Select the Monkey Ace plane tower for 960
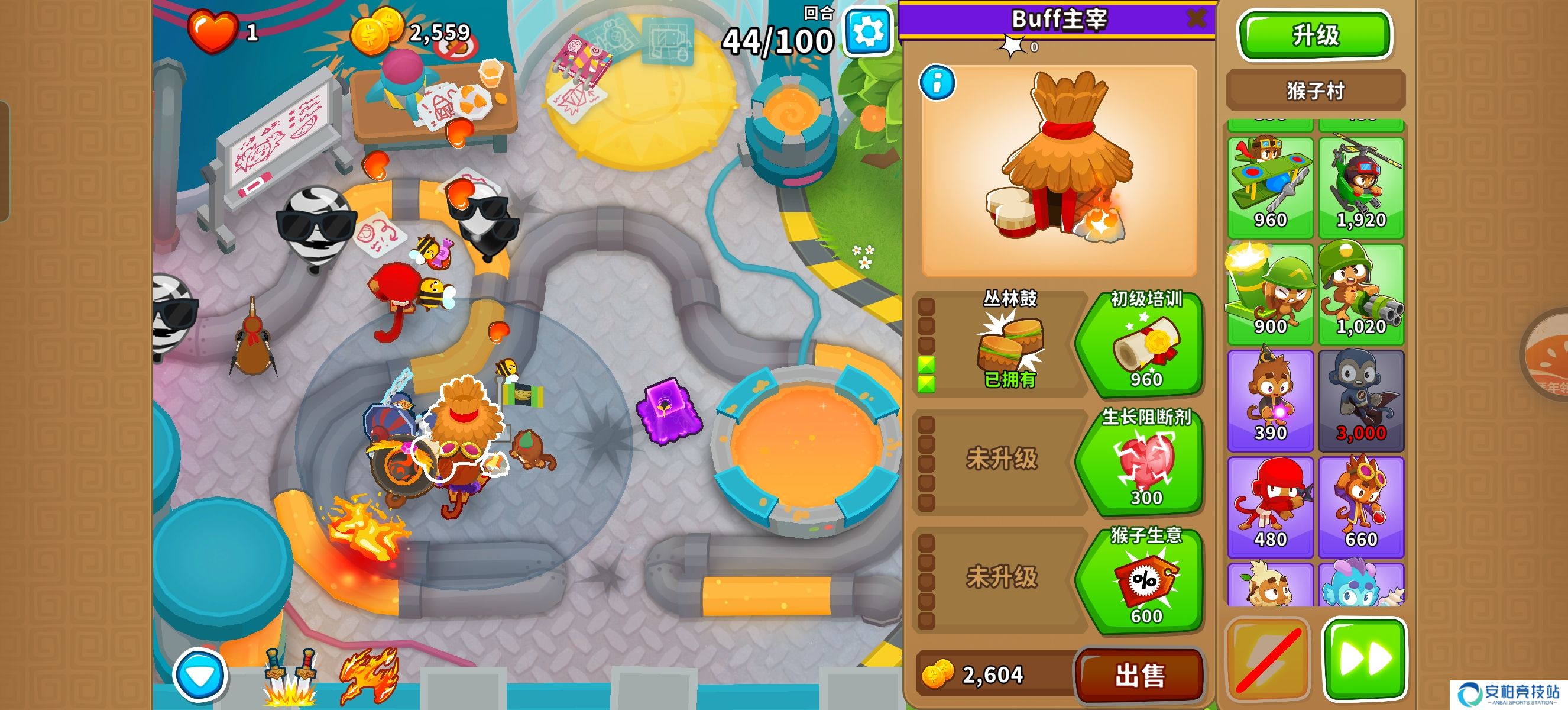Screen dimensions: 1568x710 [x=1270, y=187]
